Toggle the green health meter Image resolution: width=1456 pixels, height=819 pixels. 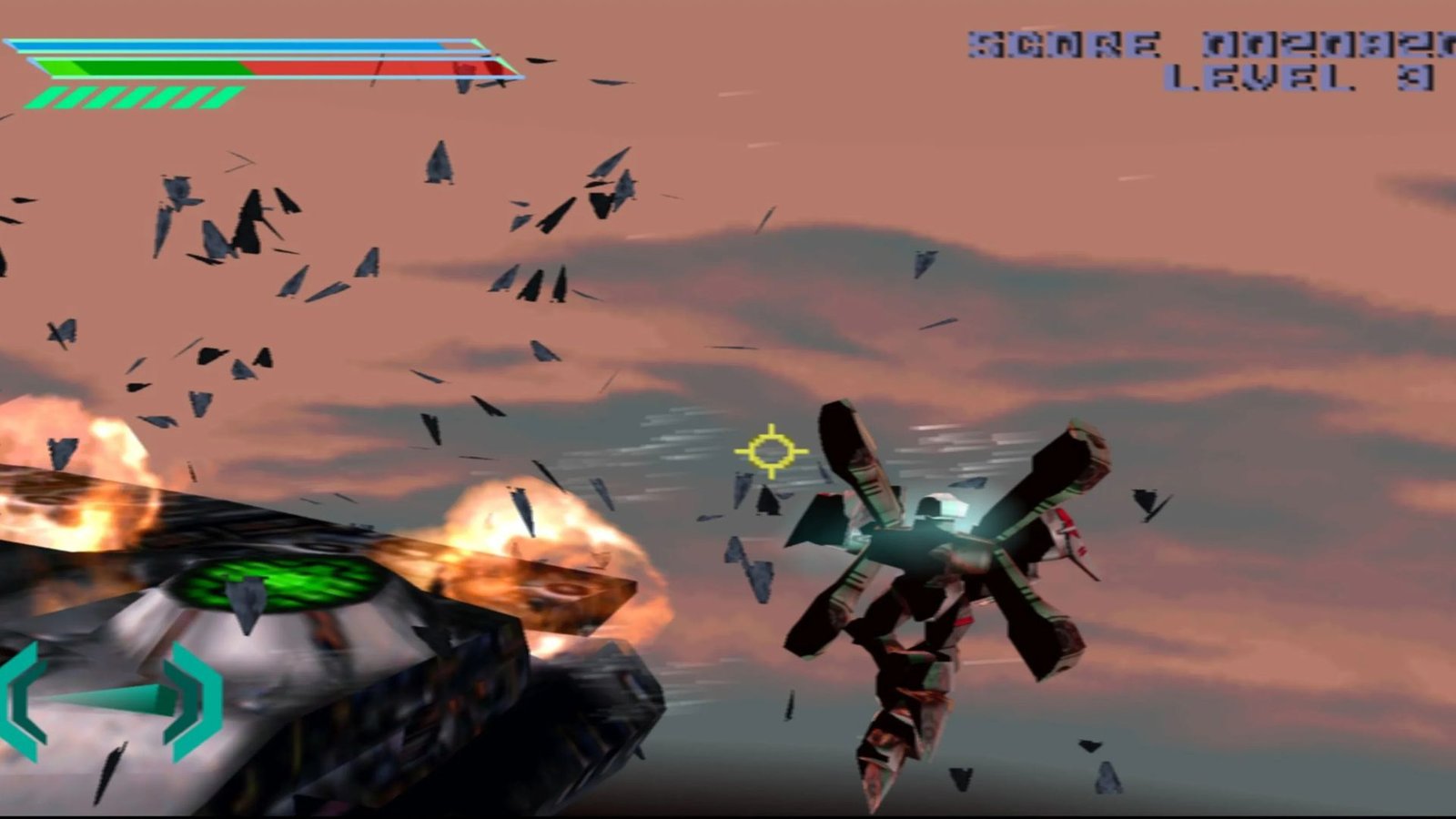[x=146, y=66]
